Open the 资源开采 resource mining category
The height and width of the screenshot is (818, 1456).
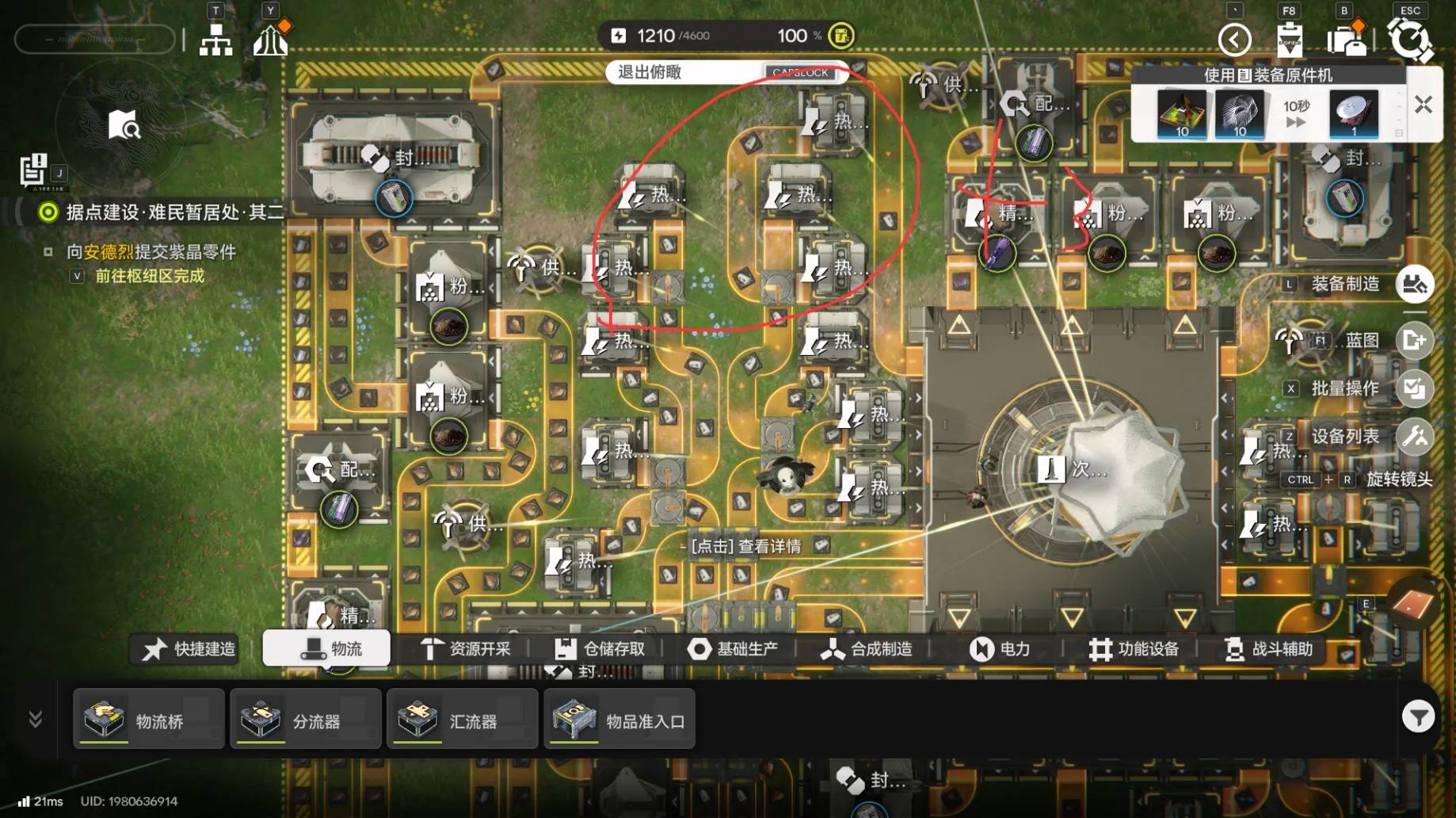465,649
